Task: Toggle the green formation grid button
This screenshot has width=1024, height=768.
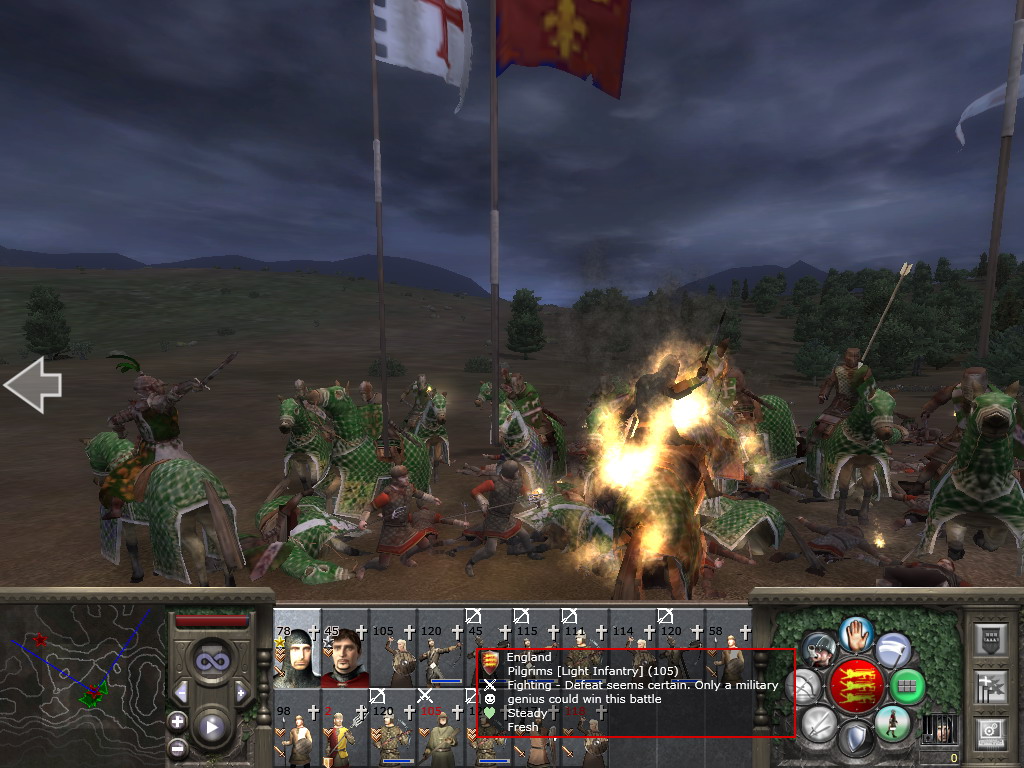Action: click(908, 686)
